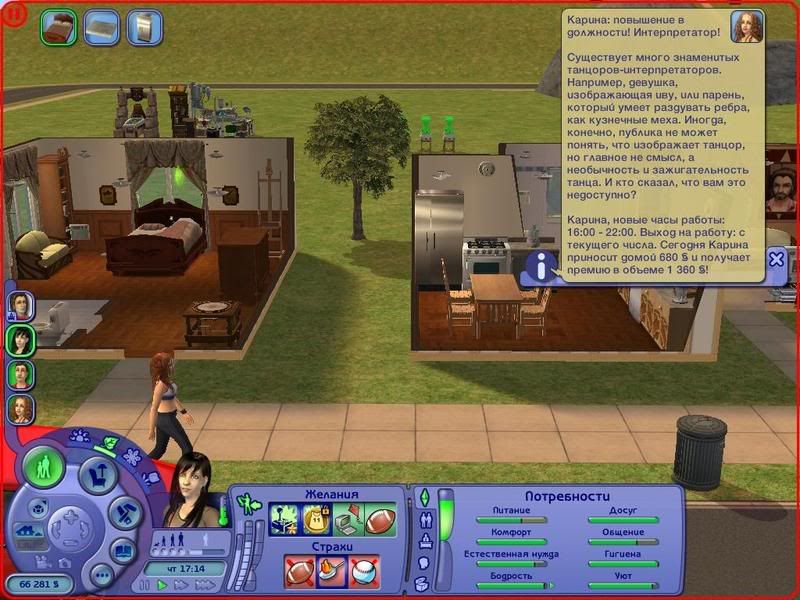
Task: Click the fire fear icon under Страхи
Action: pyautogui.click(x=332, y=571)
